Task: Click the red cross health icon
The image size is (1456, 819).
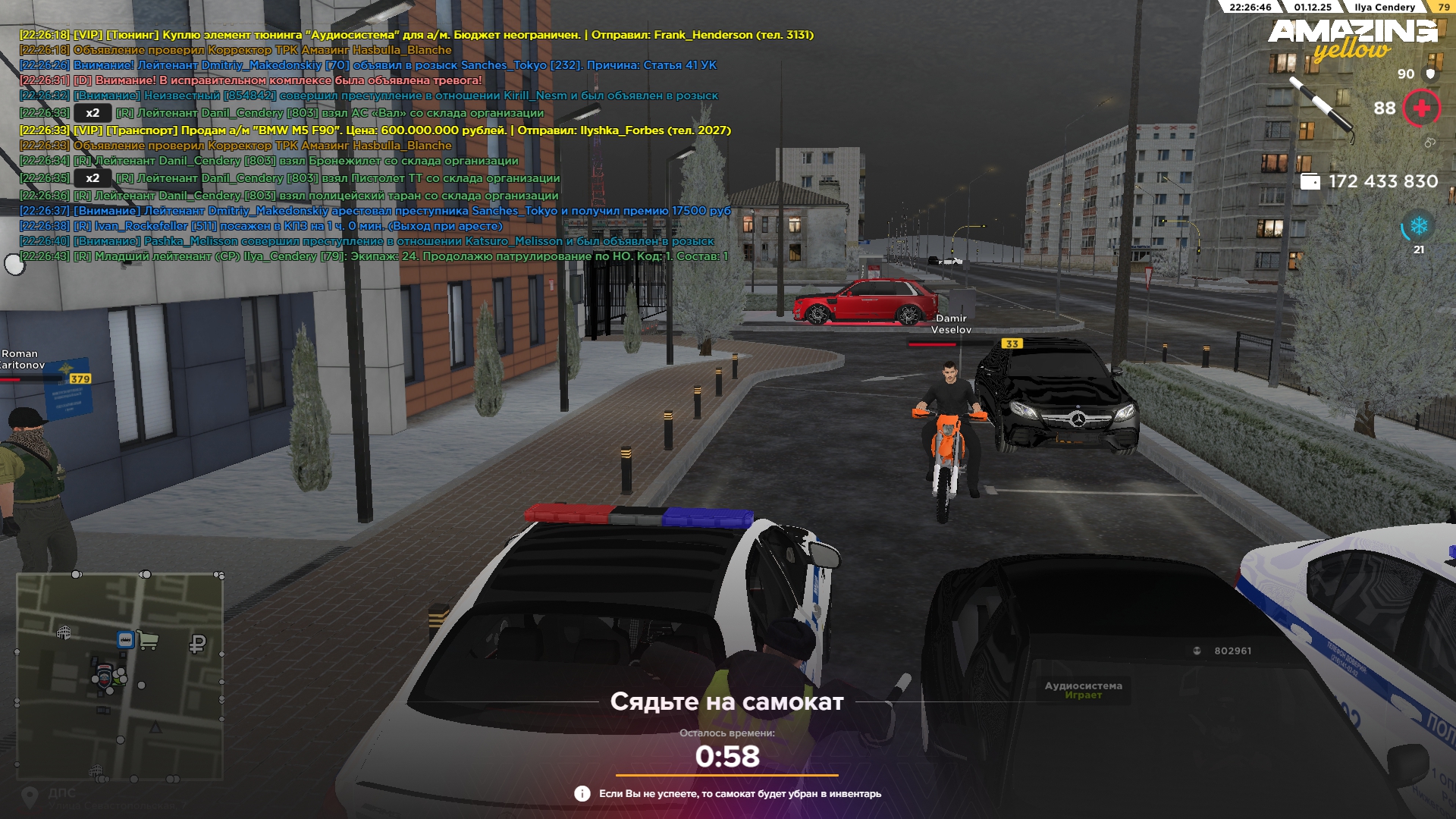Action: point(1421,108)
